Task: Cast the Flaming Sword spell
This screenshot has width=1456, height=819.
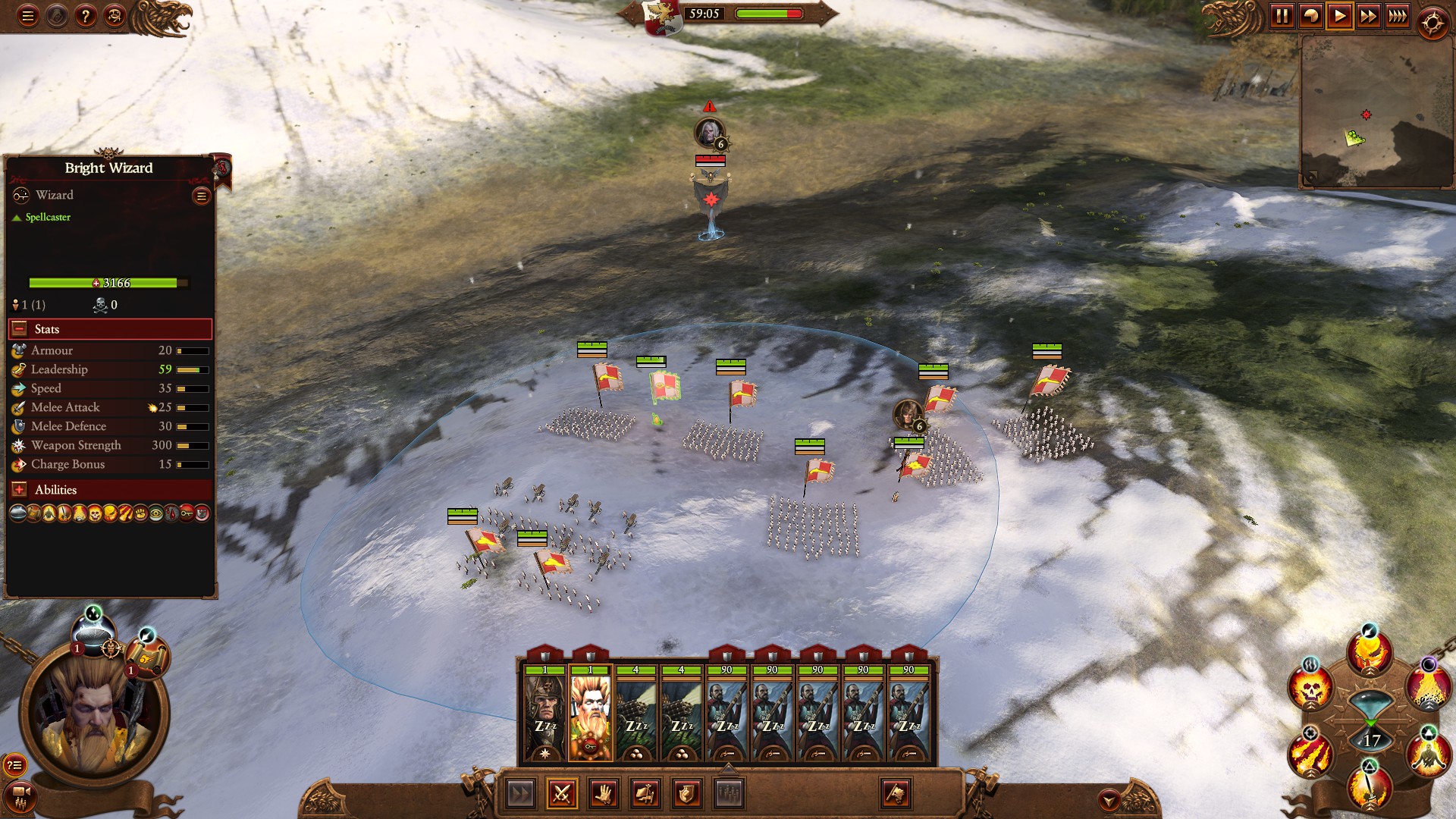Action: [x=1370, y=788]
